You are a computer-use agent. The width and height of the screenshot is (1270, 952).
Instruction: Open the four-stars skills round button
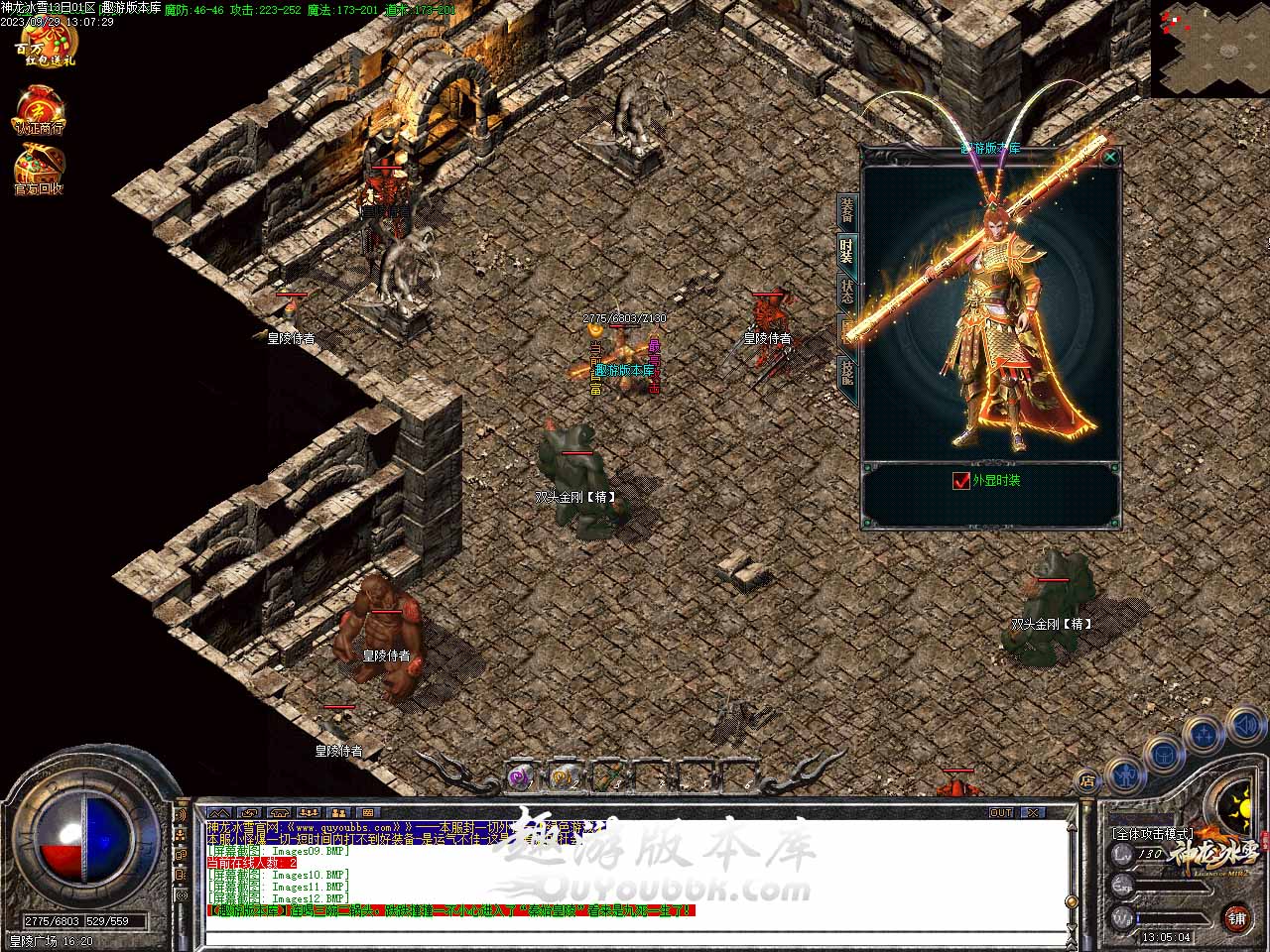point(1204,735)
